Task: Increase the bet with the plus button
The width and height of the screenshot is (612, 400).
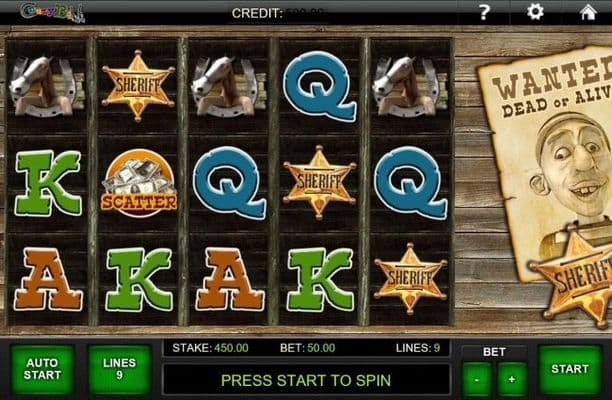Action: (512, 380)
